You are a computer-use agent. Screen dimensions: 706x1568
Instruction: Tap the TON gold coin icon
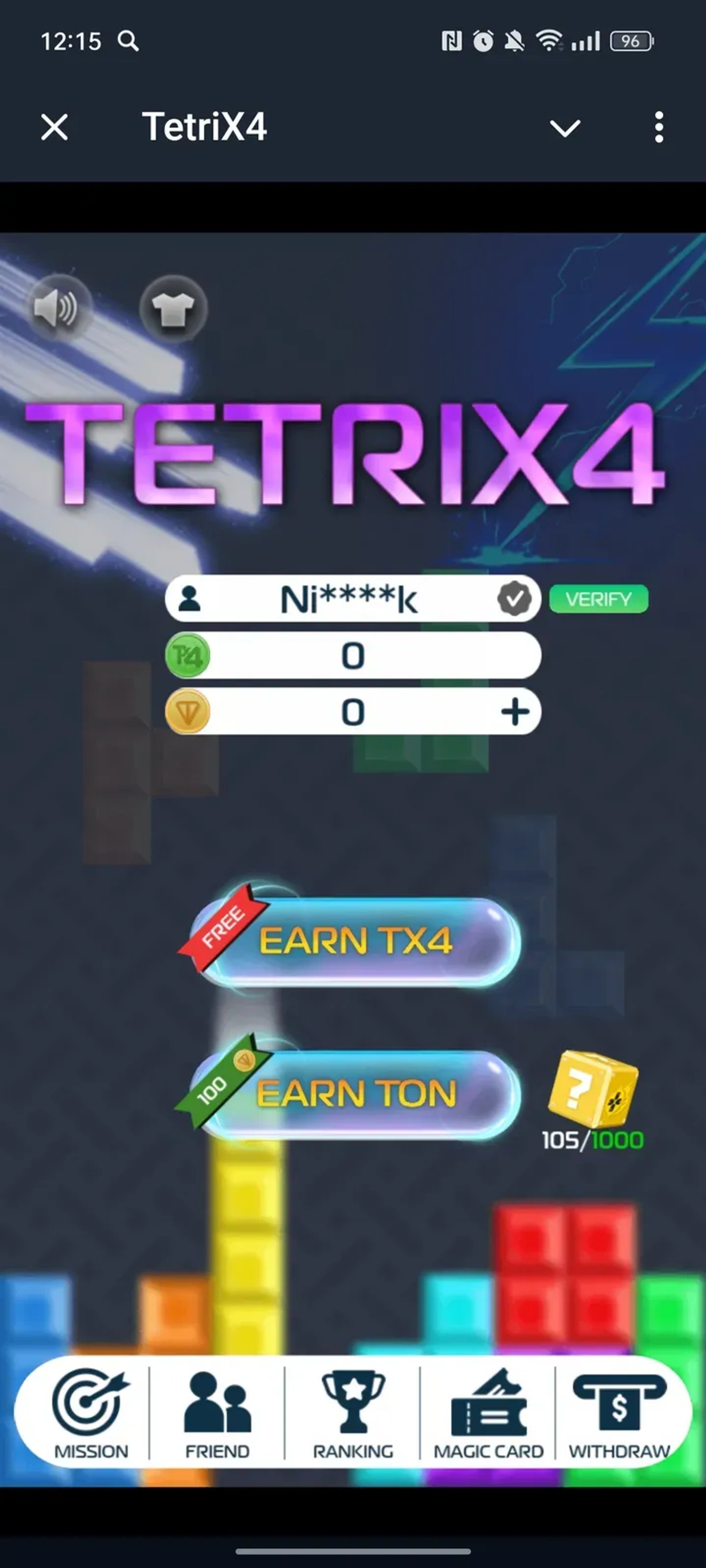coord(189,712)
